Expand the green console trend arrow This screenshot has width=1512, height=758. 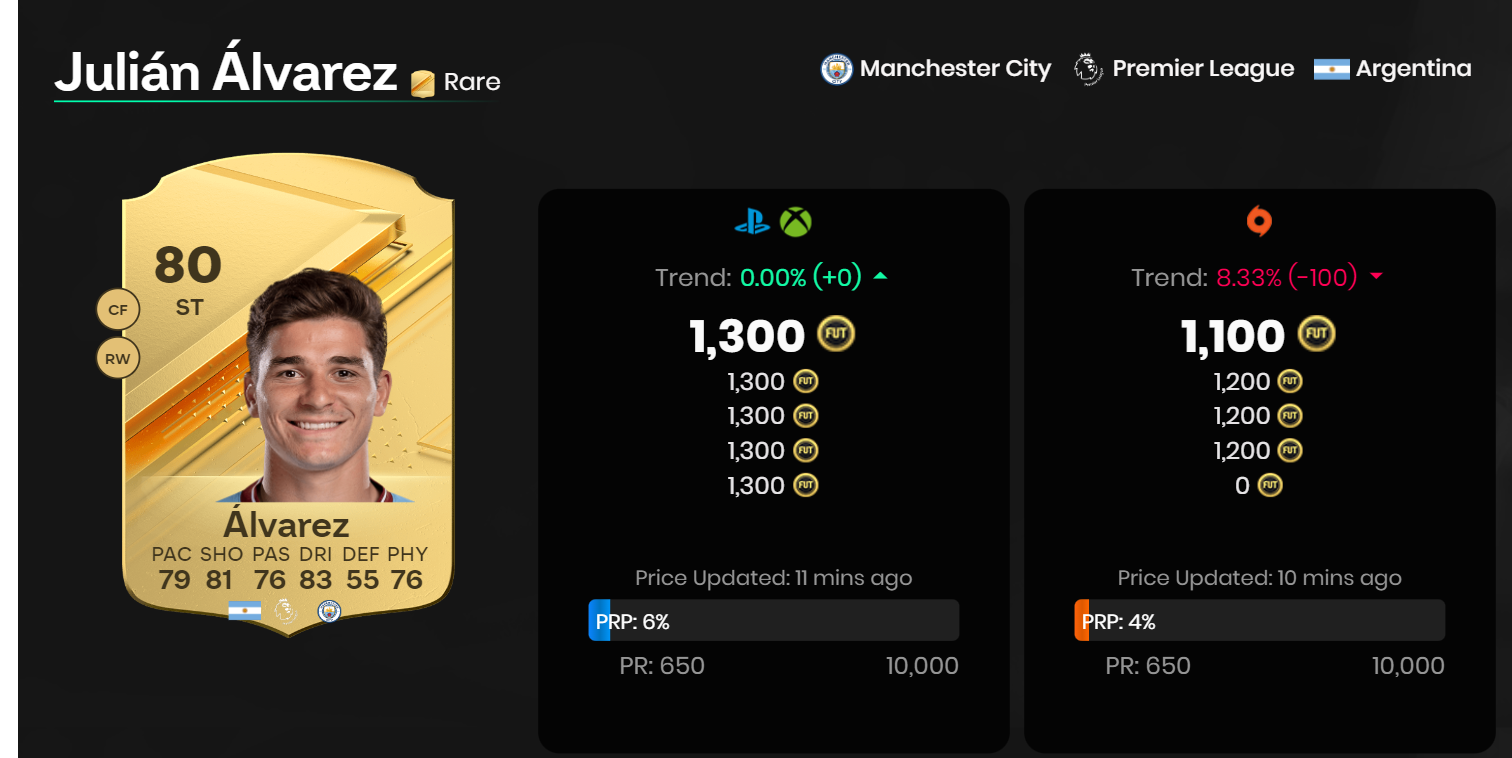880,277
